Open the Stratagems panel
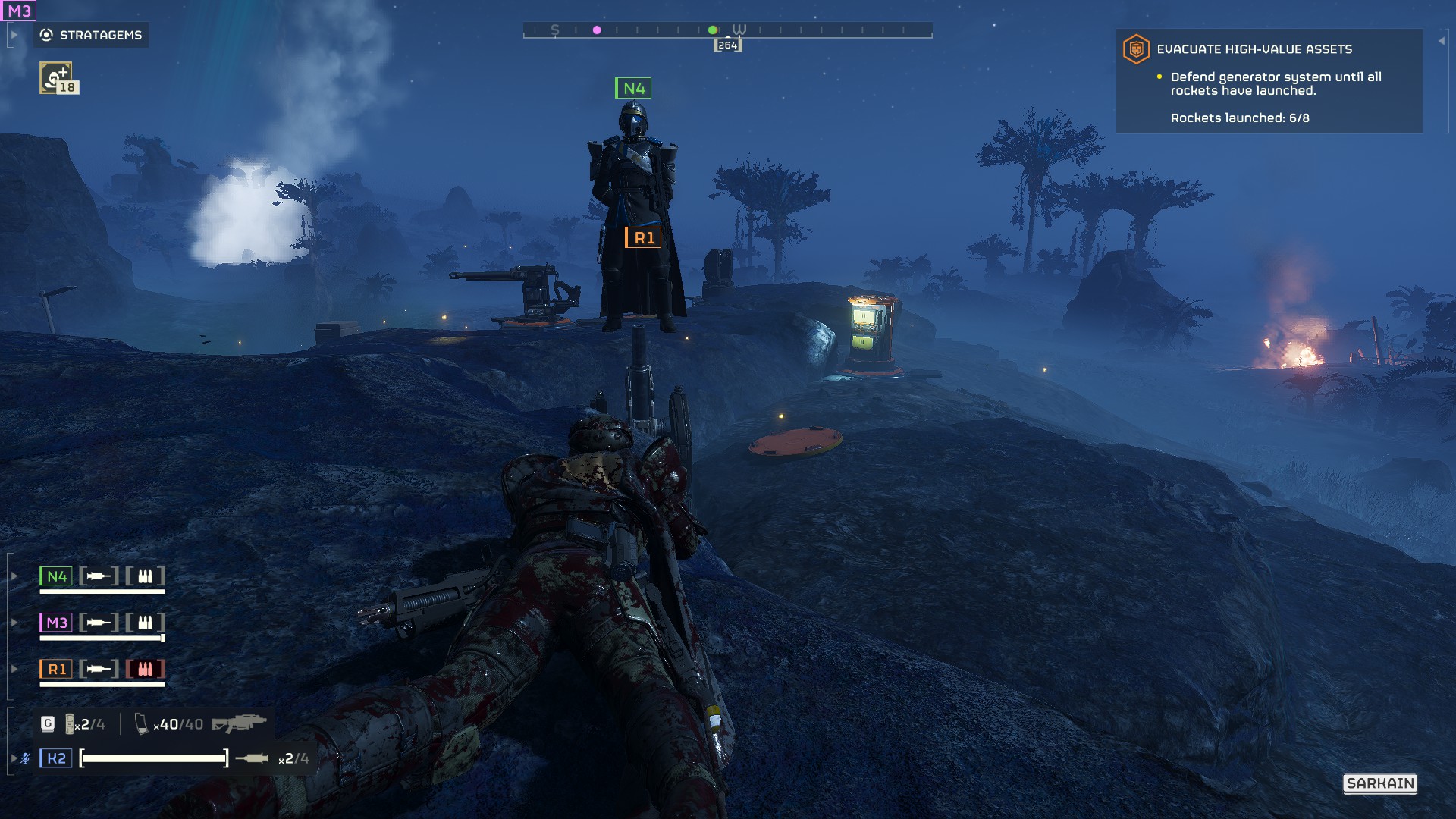The image size is (1456, 819). 91,35
